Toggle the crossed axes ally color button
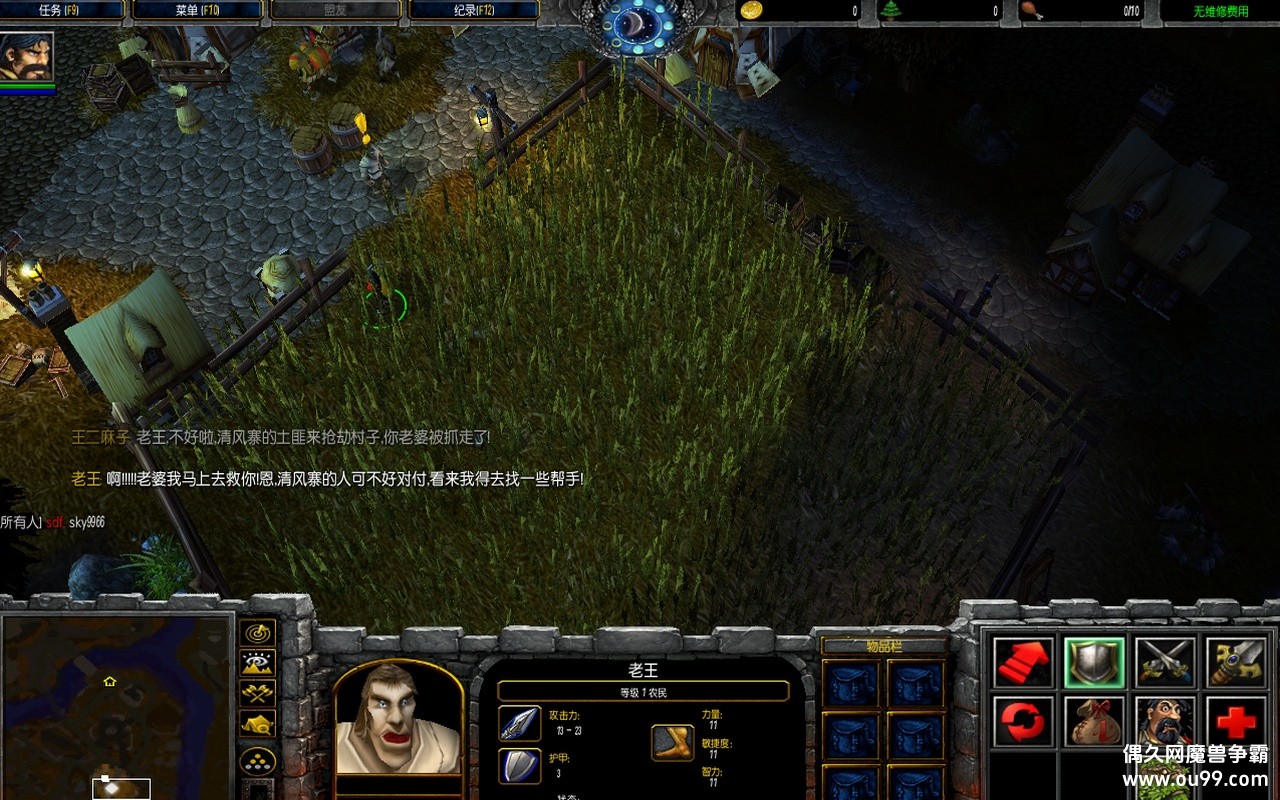1280x800 pixels. [258, 693]
